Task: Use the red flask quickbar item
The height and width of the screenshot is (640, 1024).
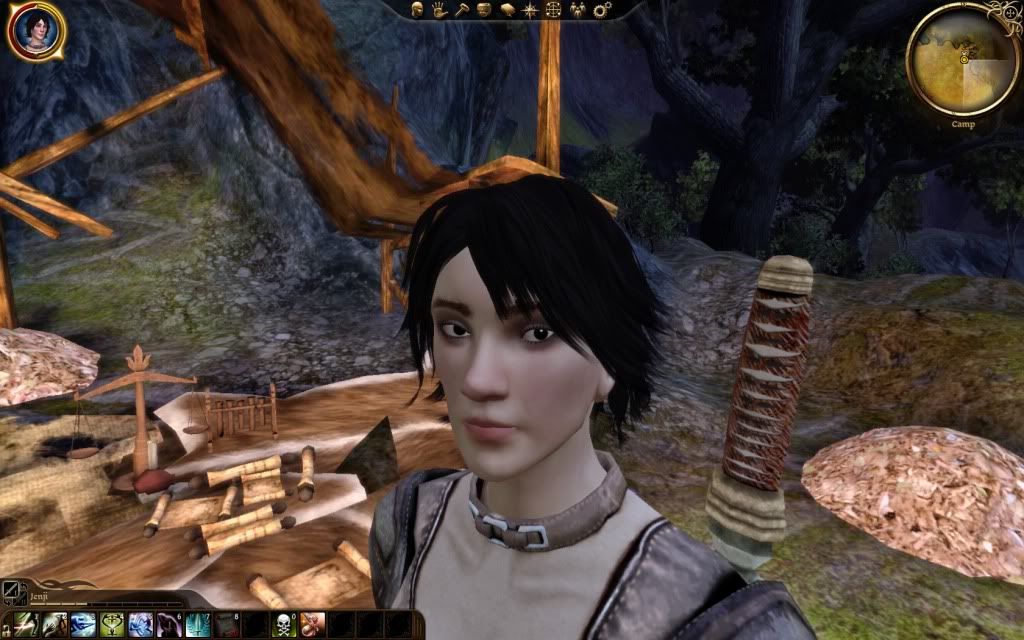Action: click(312, 625)
